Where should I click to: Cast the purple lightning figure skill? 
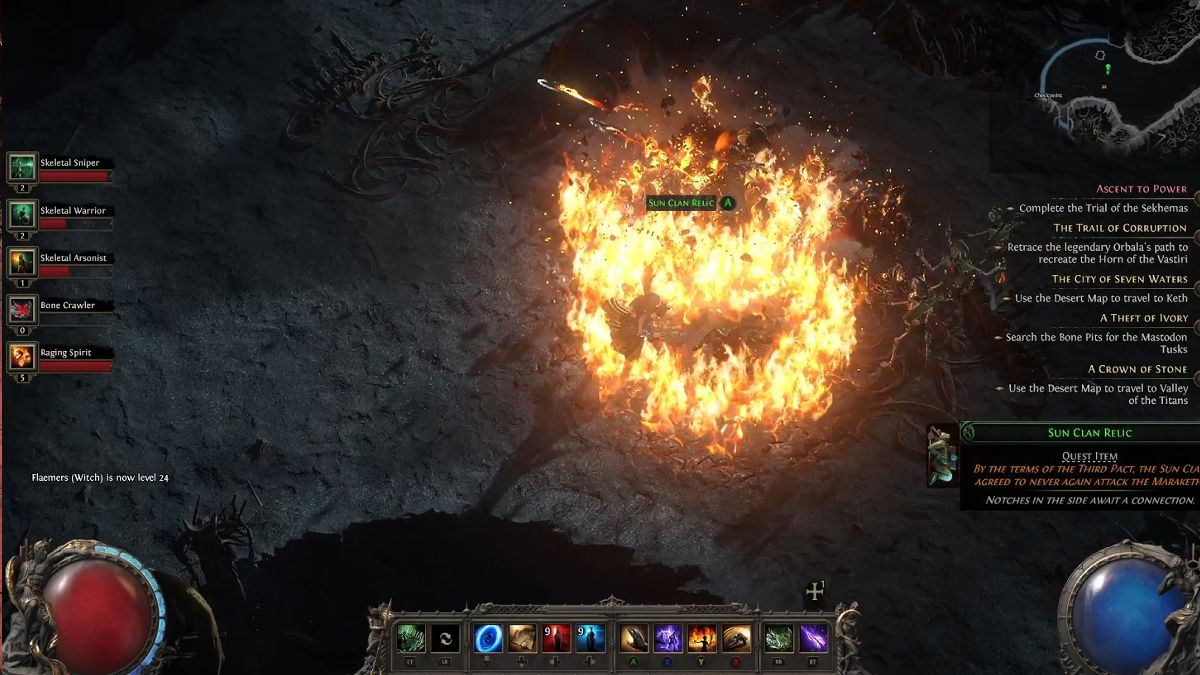668,638
